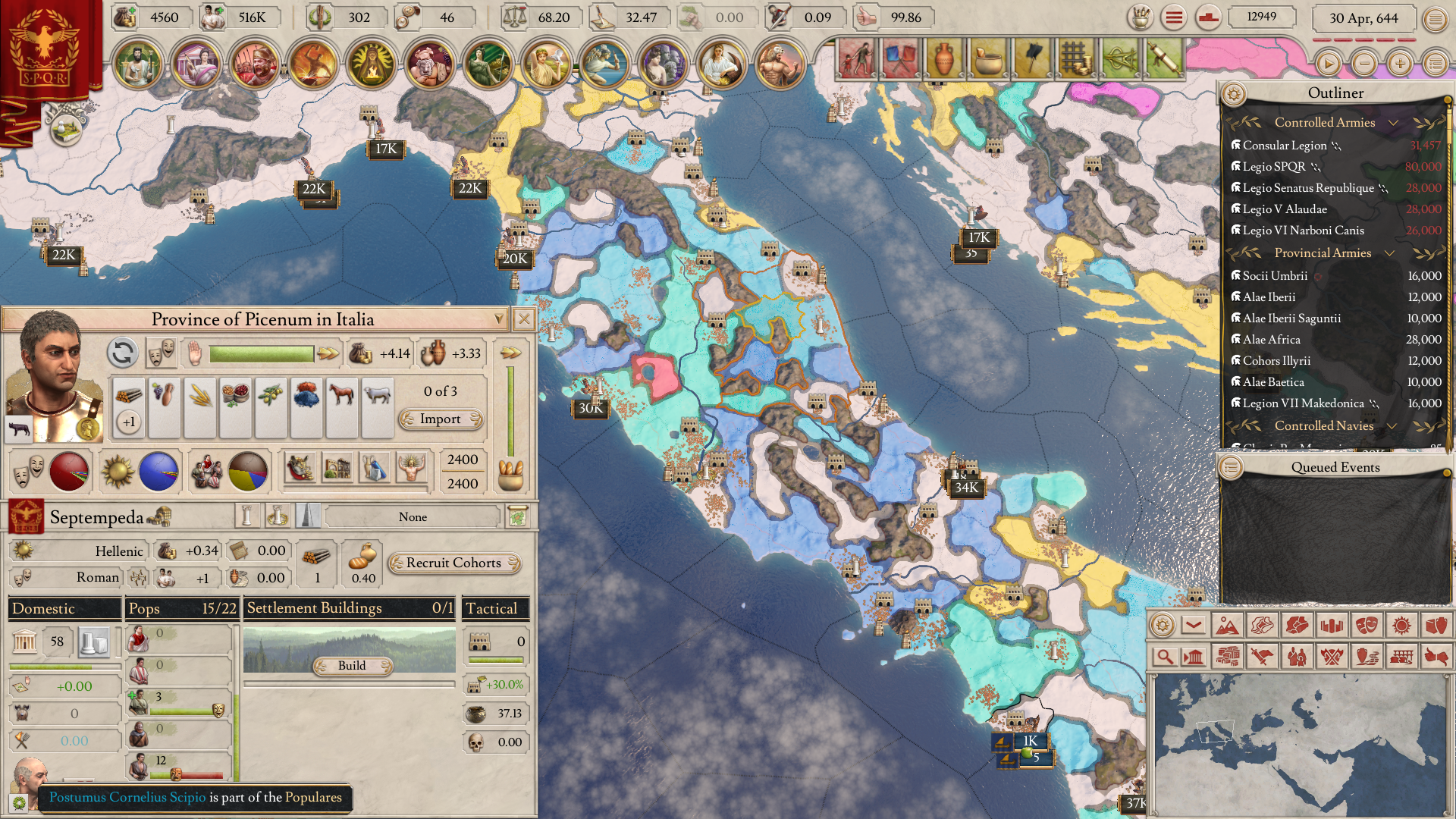
Task: Open the religion map mode (sun icon)
Action: [1401, 625]
